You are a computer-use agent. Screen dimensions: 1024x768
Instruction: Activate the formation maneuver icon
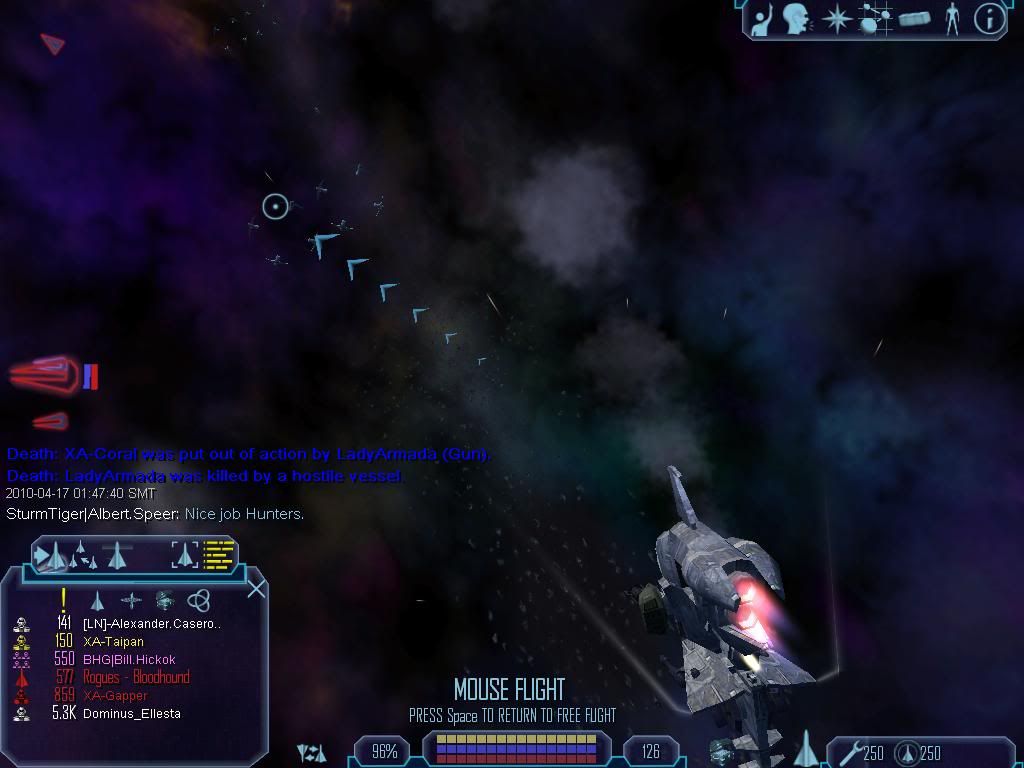pyautogui.click(x=83, y=554)
